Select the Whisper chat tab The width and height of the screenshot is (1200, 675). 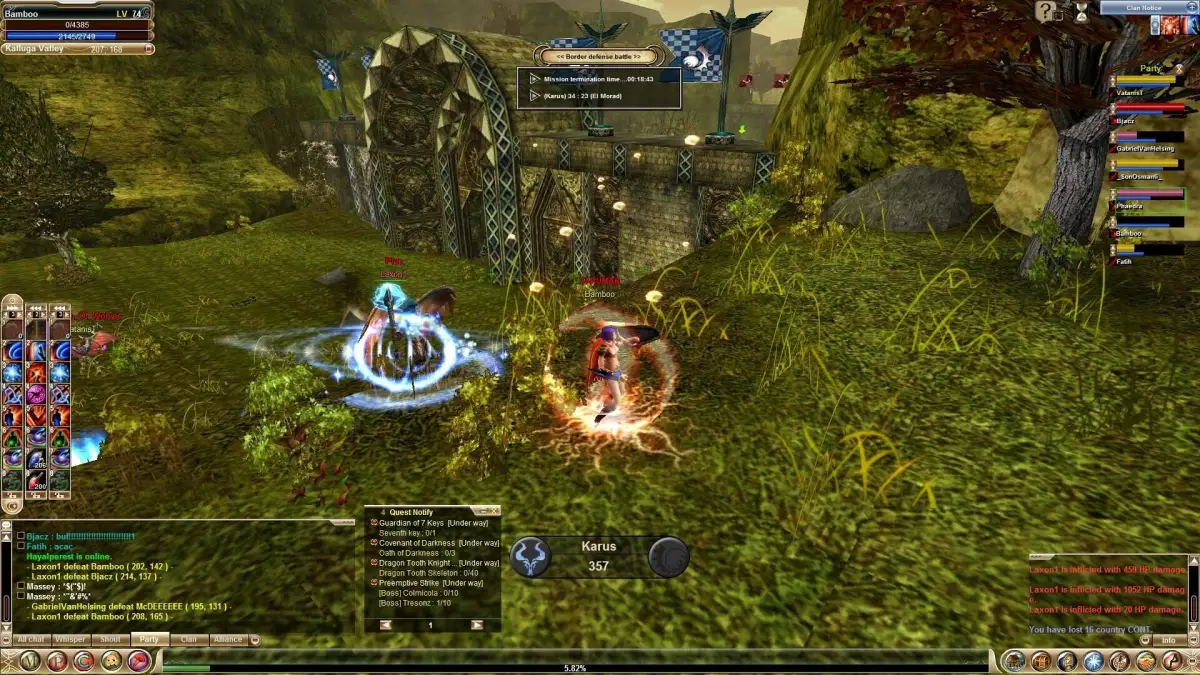(x=70, y=639)
